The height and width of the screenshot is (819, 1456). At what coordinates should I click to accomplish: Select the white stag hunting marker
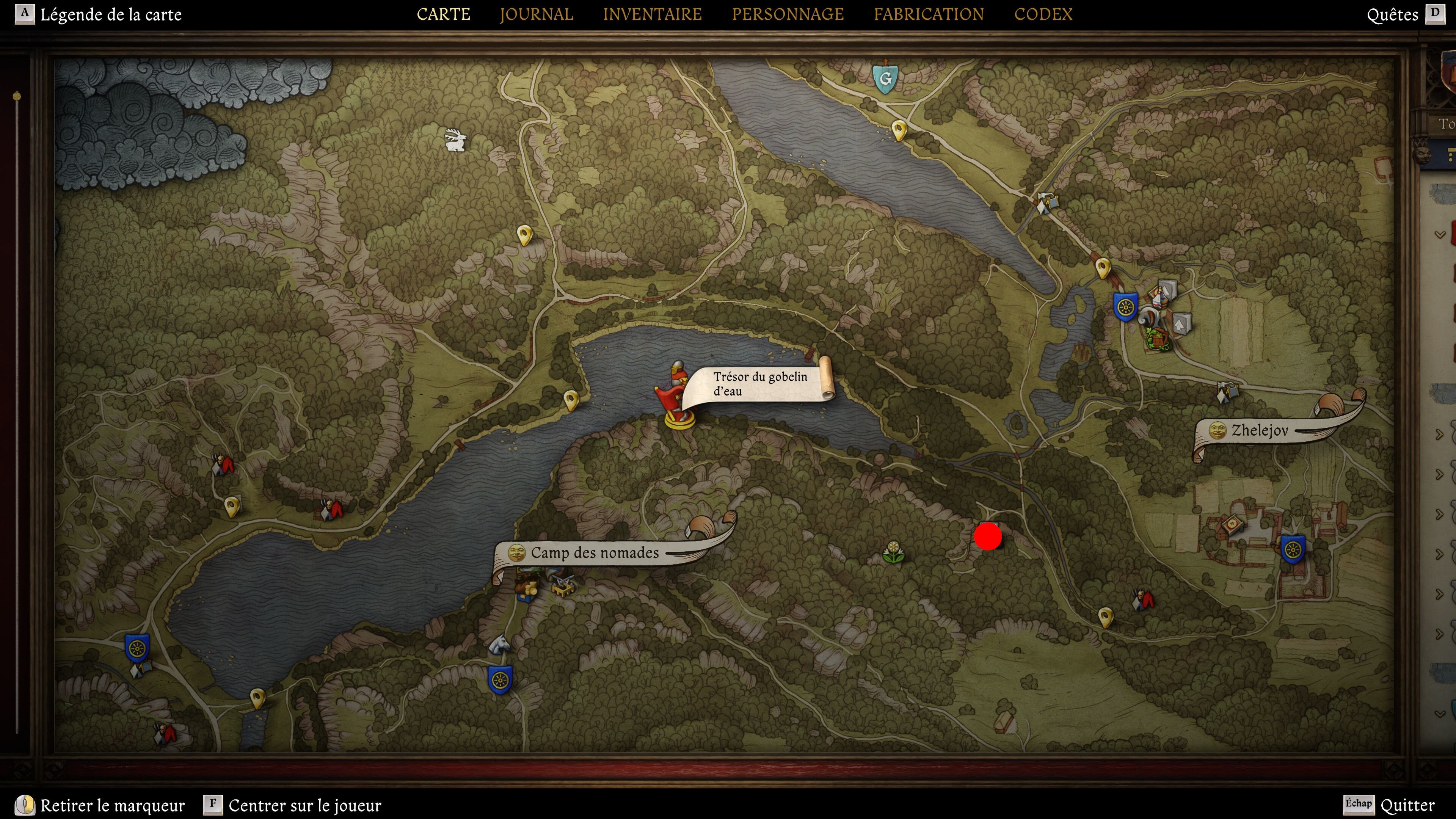pos(455,140)
